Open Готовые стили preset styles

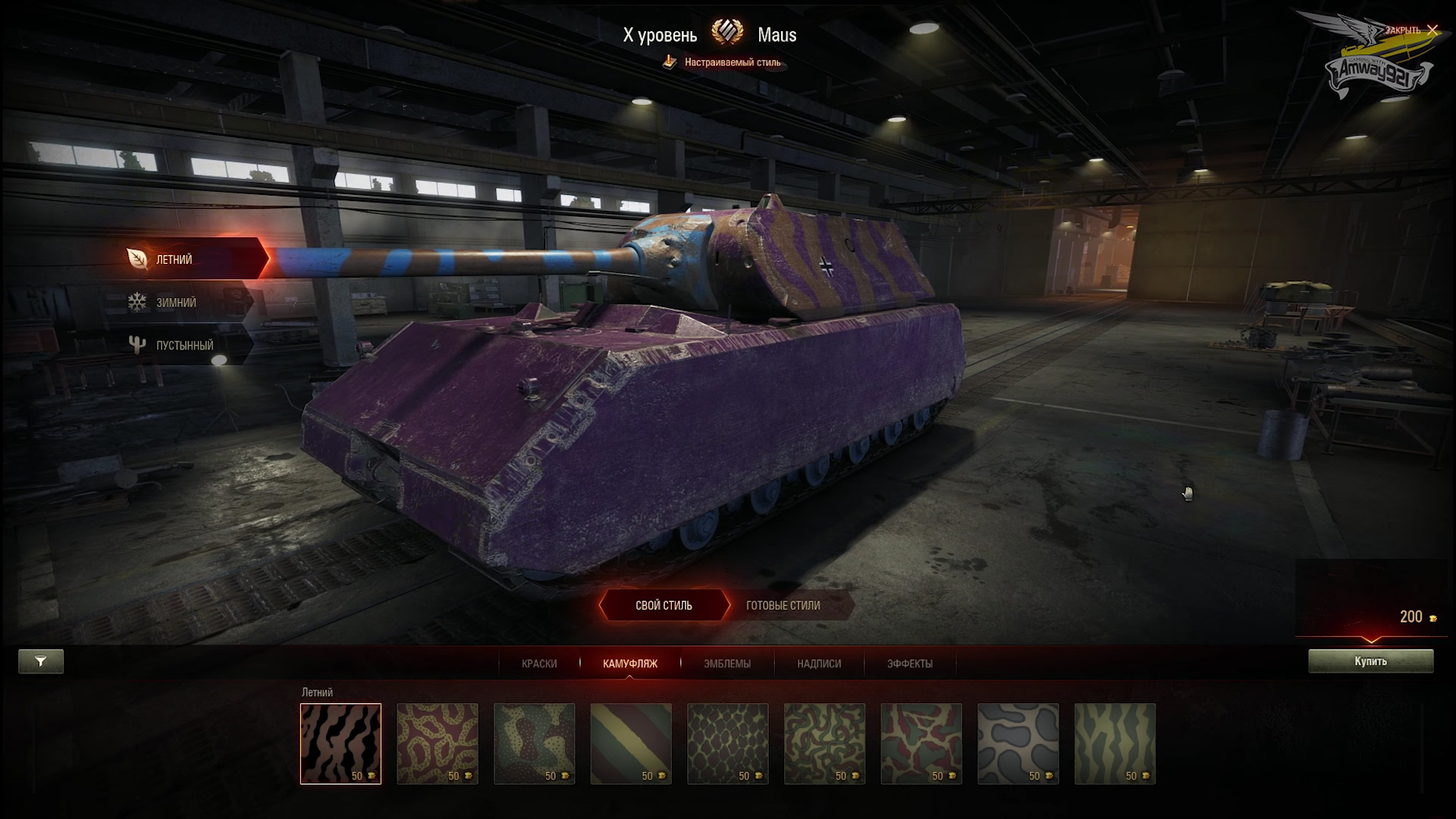tap(783, 606)
